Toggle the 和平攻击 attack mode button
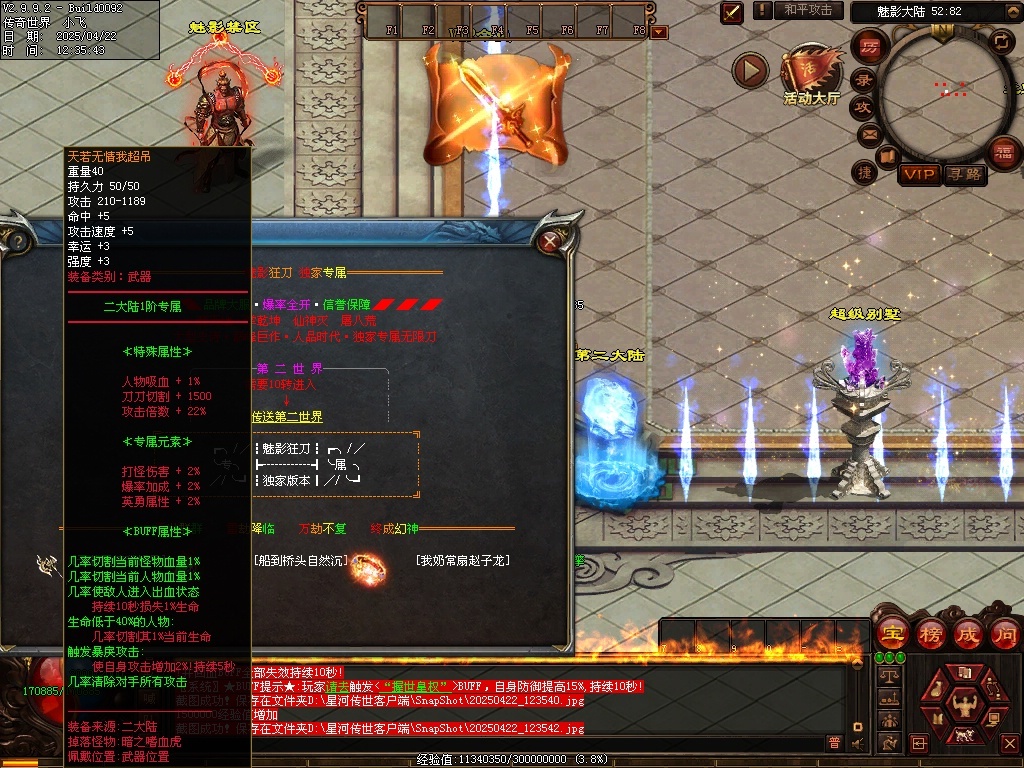Viewport: 1024px width, 768px height. coord(807,10)
